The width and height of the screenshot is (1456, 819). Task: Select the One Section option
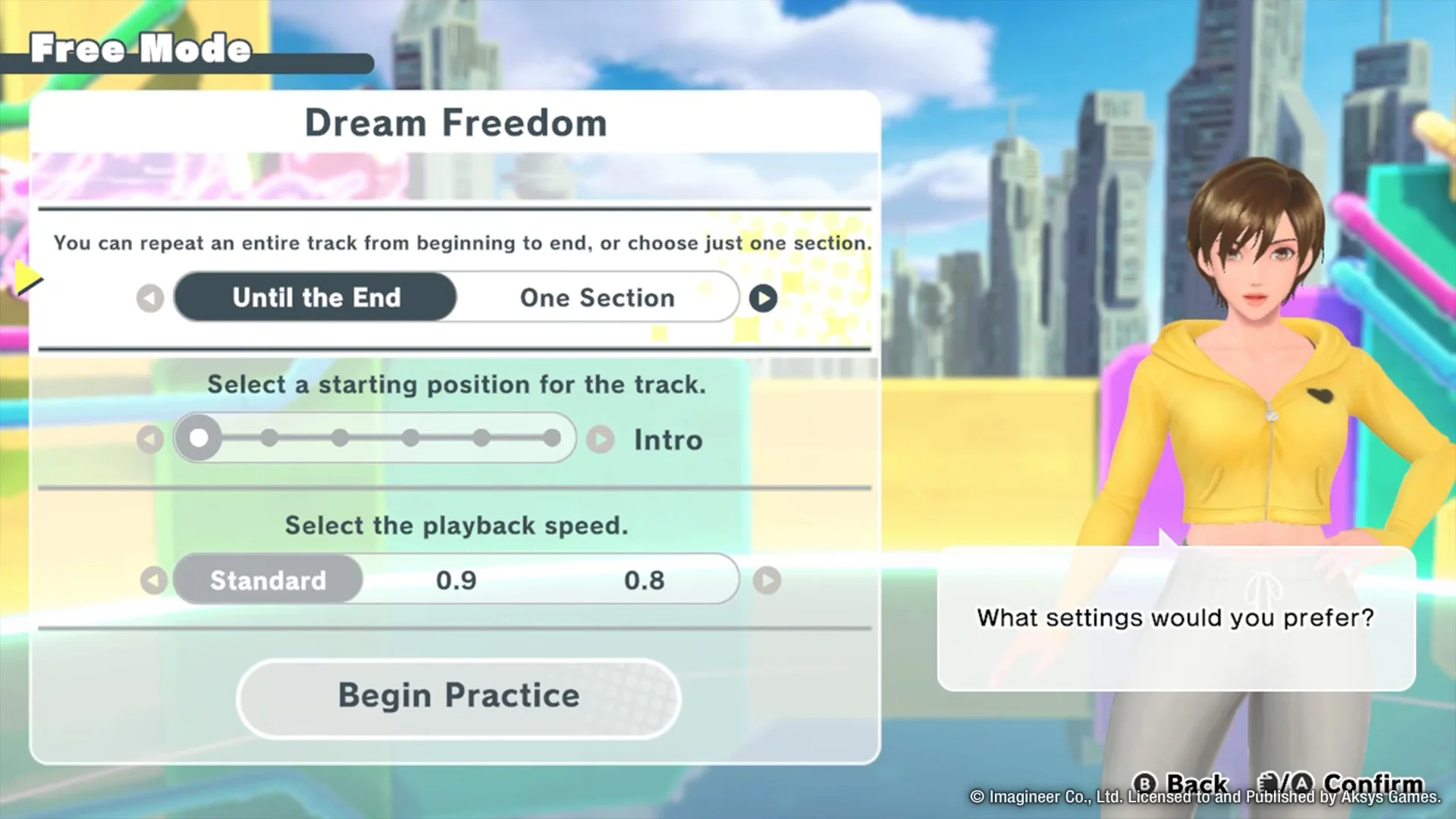(596, 297)
